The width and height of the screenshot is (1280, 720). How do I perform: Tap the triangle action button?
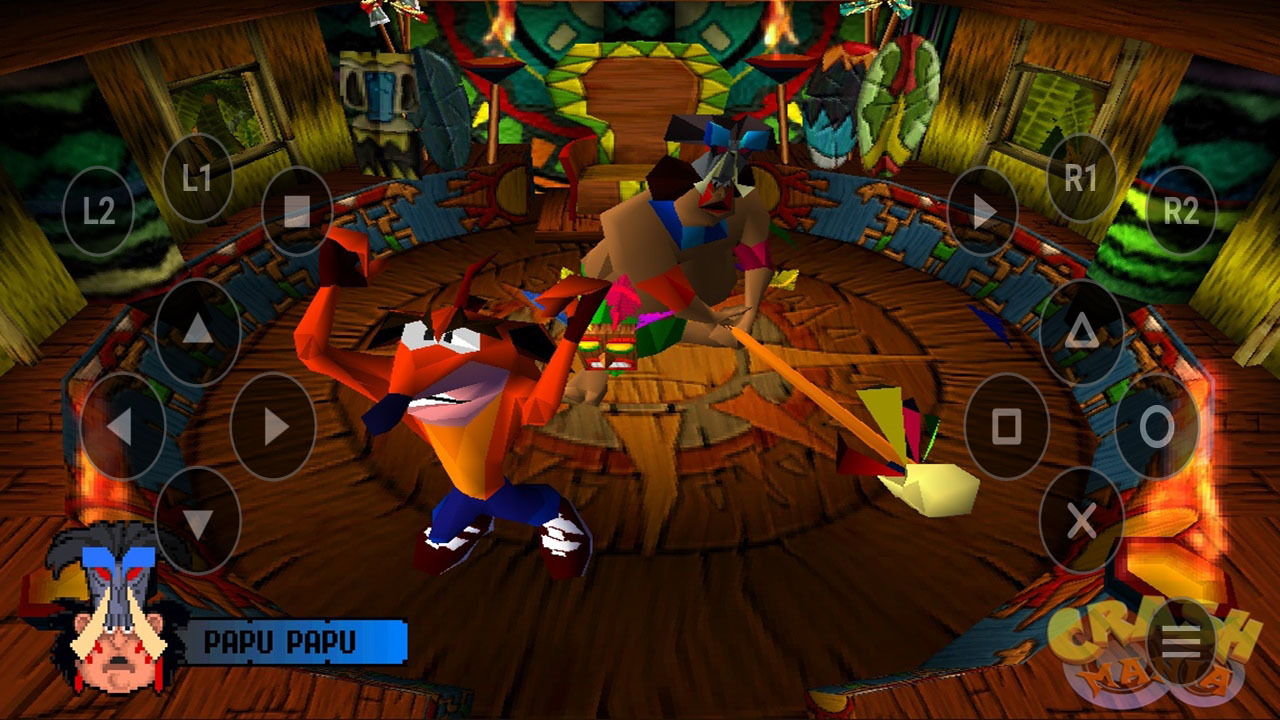[x=1081, y=331]
